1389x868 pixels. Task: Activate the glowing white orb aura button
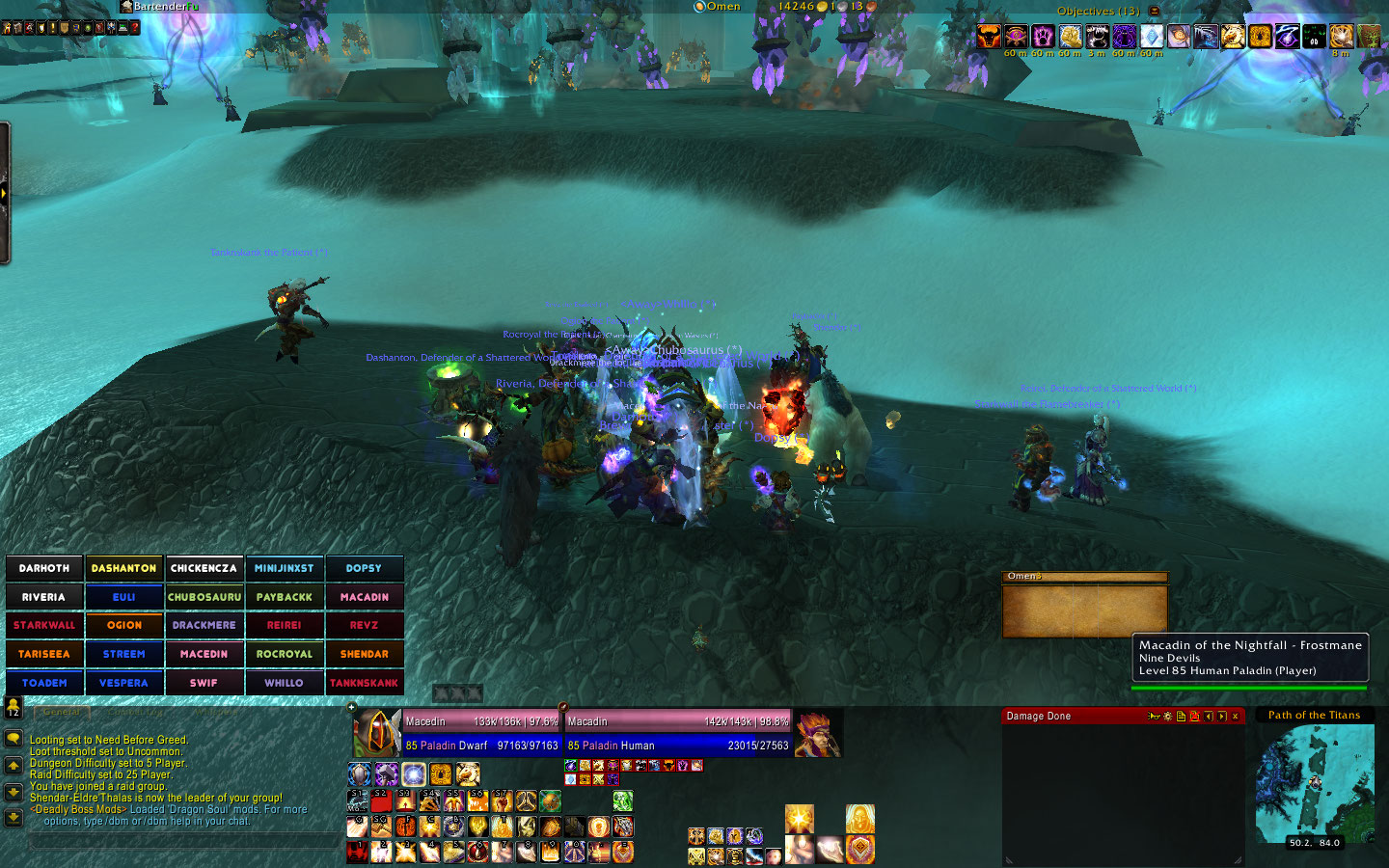(414, 773)
